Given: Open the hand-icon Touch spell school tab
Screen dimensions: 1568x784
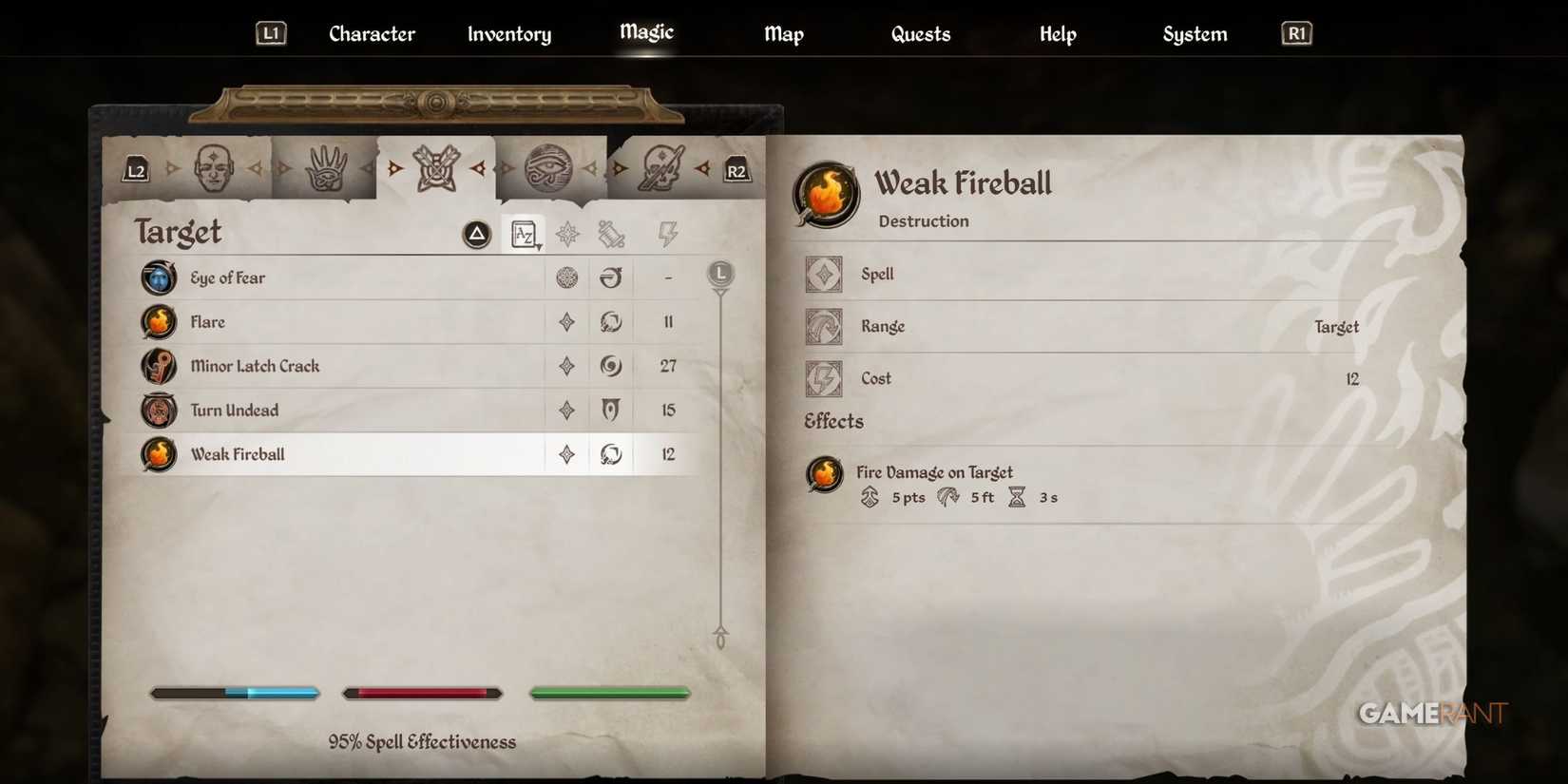Looking at the screenshot, I should 326,166.
